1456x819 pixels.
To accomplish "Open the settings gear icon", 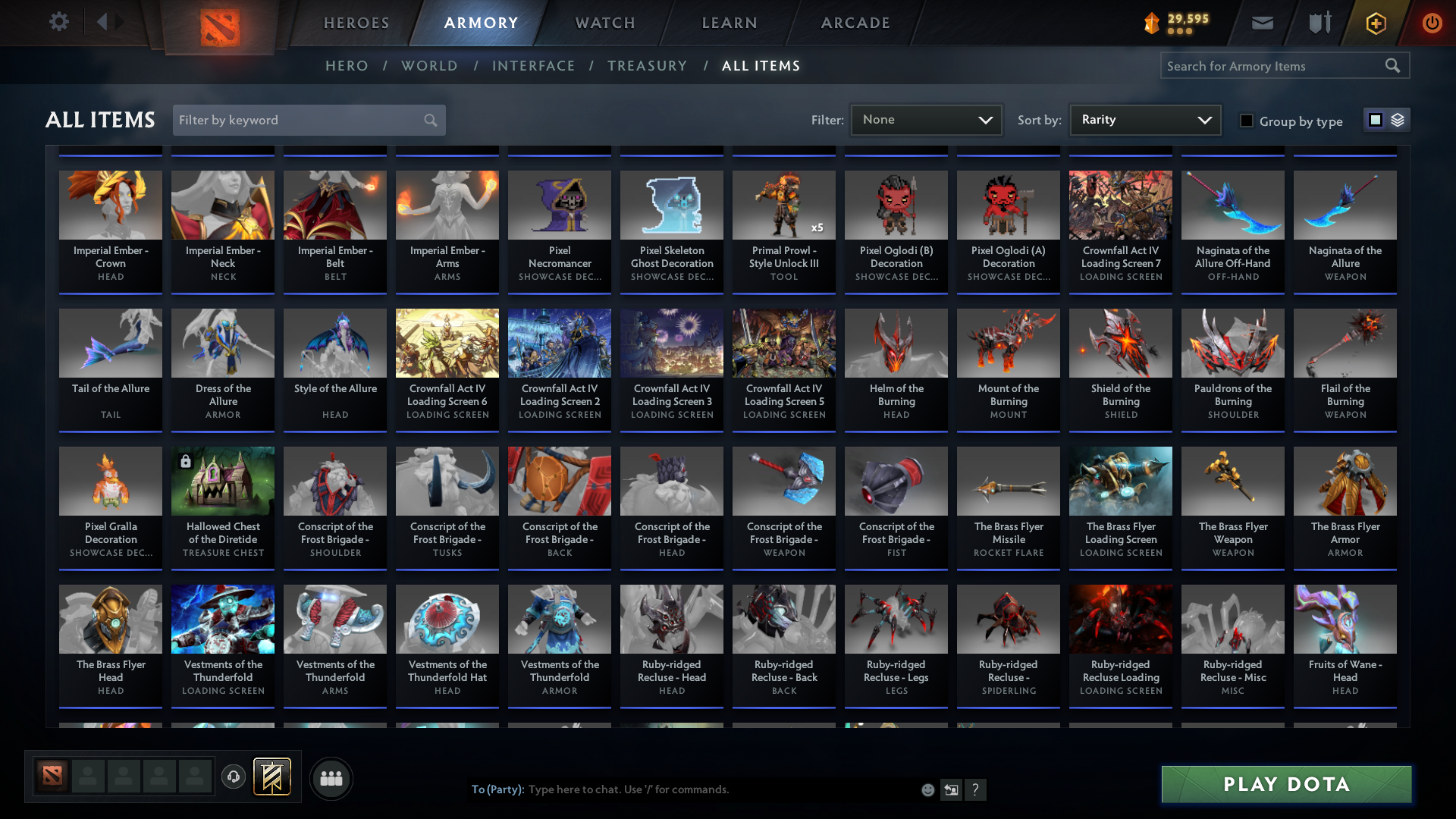I will click(x=58, y=22).
